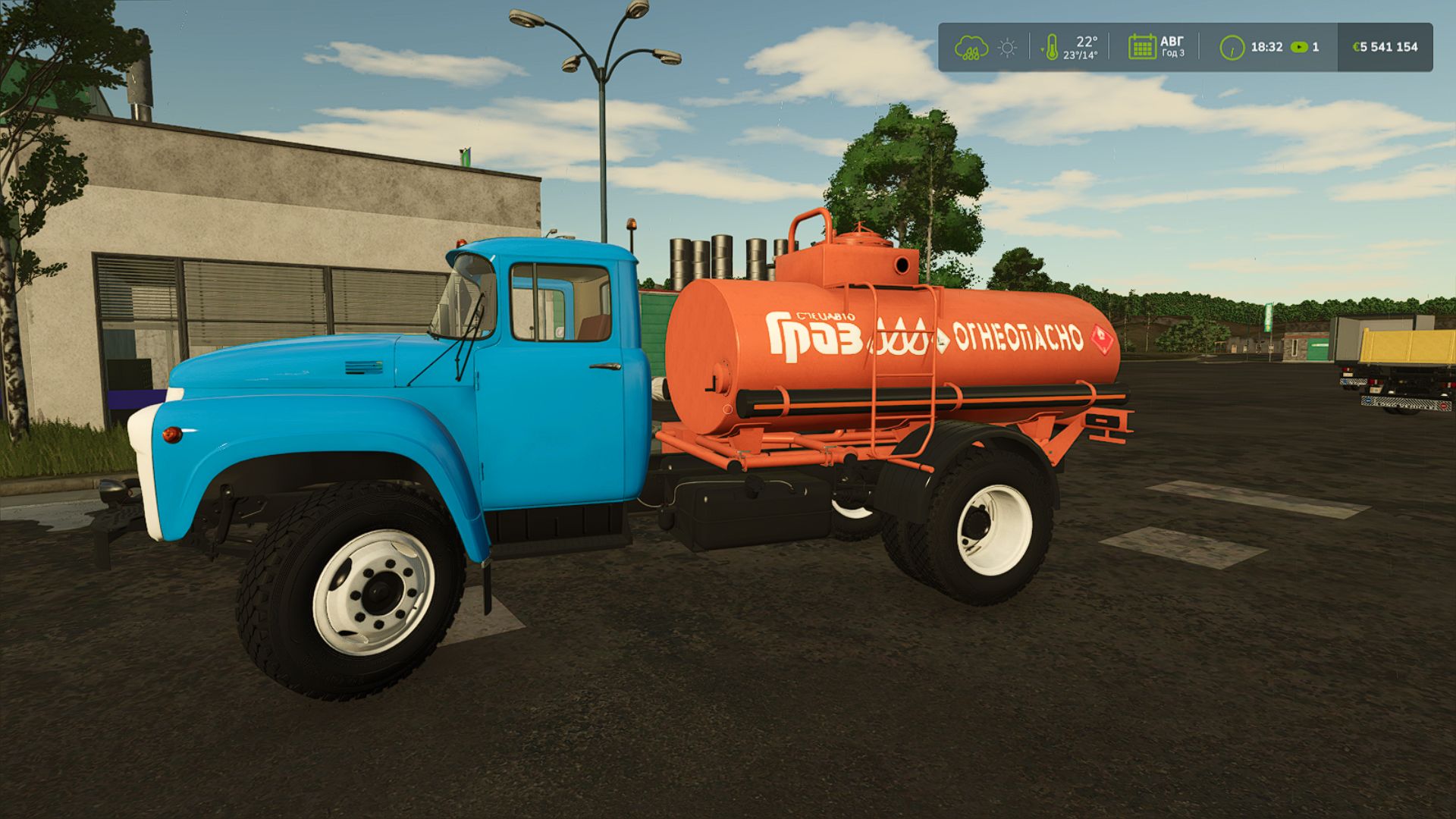Toggle the 23°/14° forecast temperature display
The width and height of the screenshot is (1456, 819).
1081,55
